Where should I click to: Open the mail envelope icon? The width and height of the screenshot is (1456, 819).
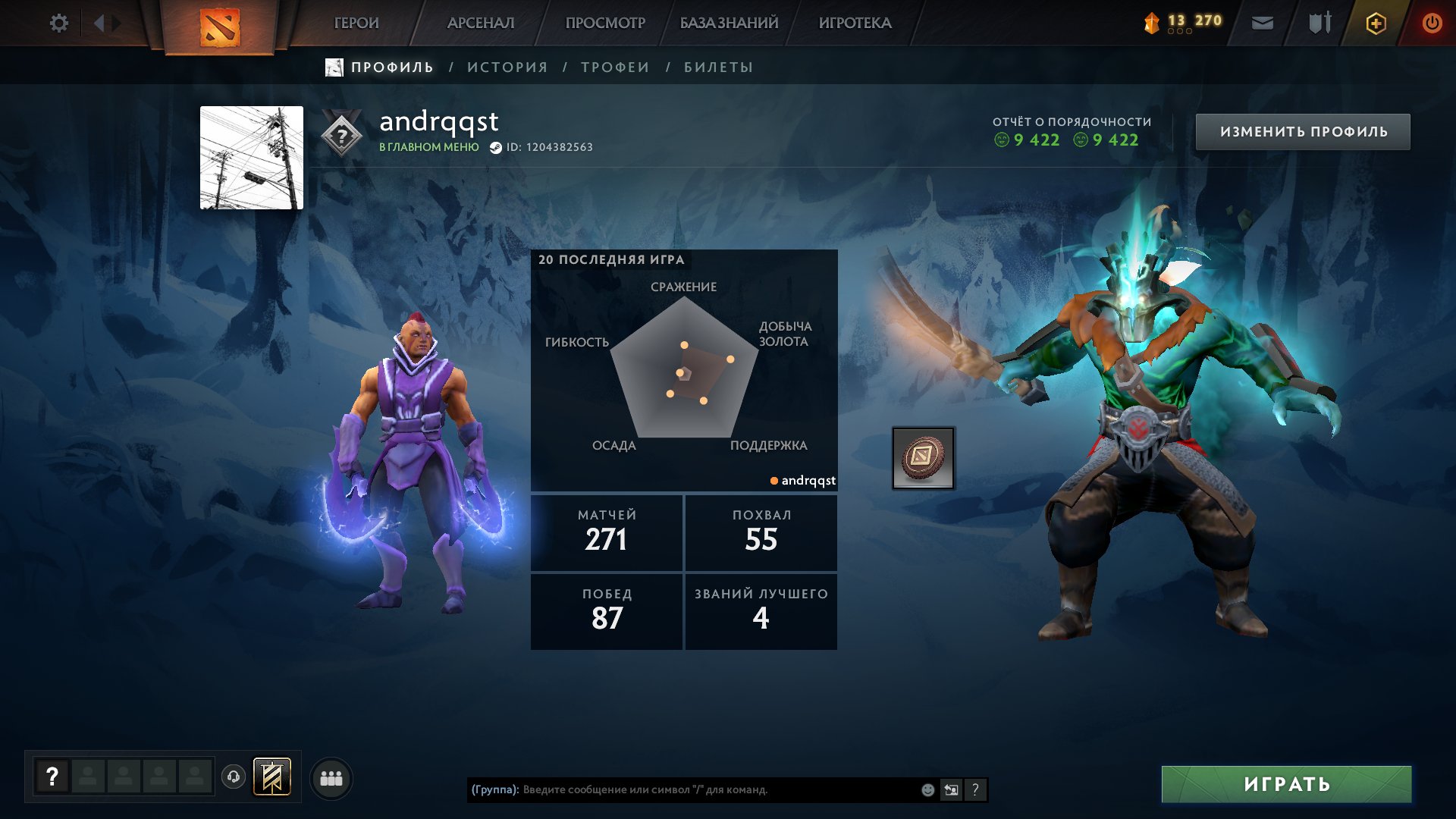[x=1262, y=24]
